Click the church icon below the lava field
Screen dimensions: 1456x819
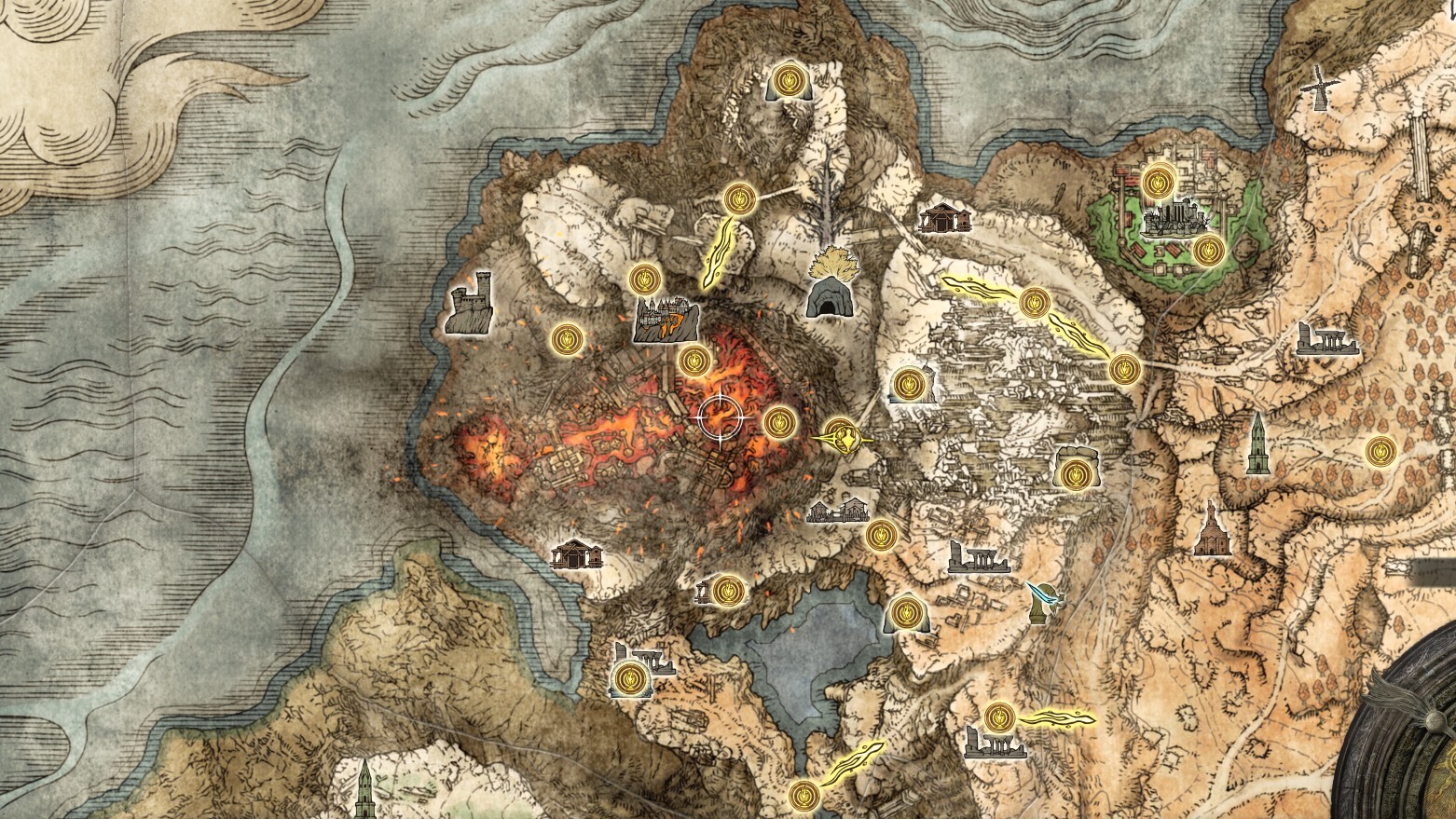tap(578, 553)
